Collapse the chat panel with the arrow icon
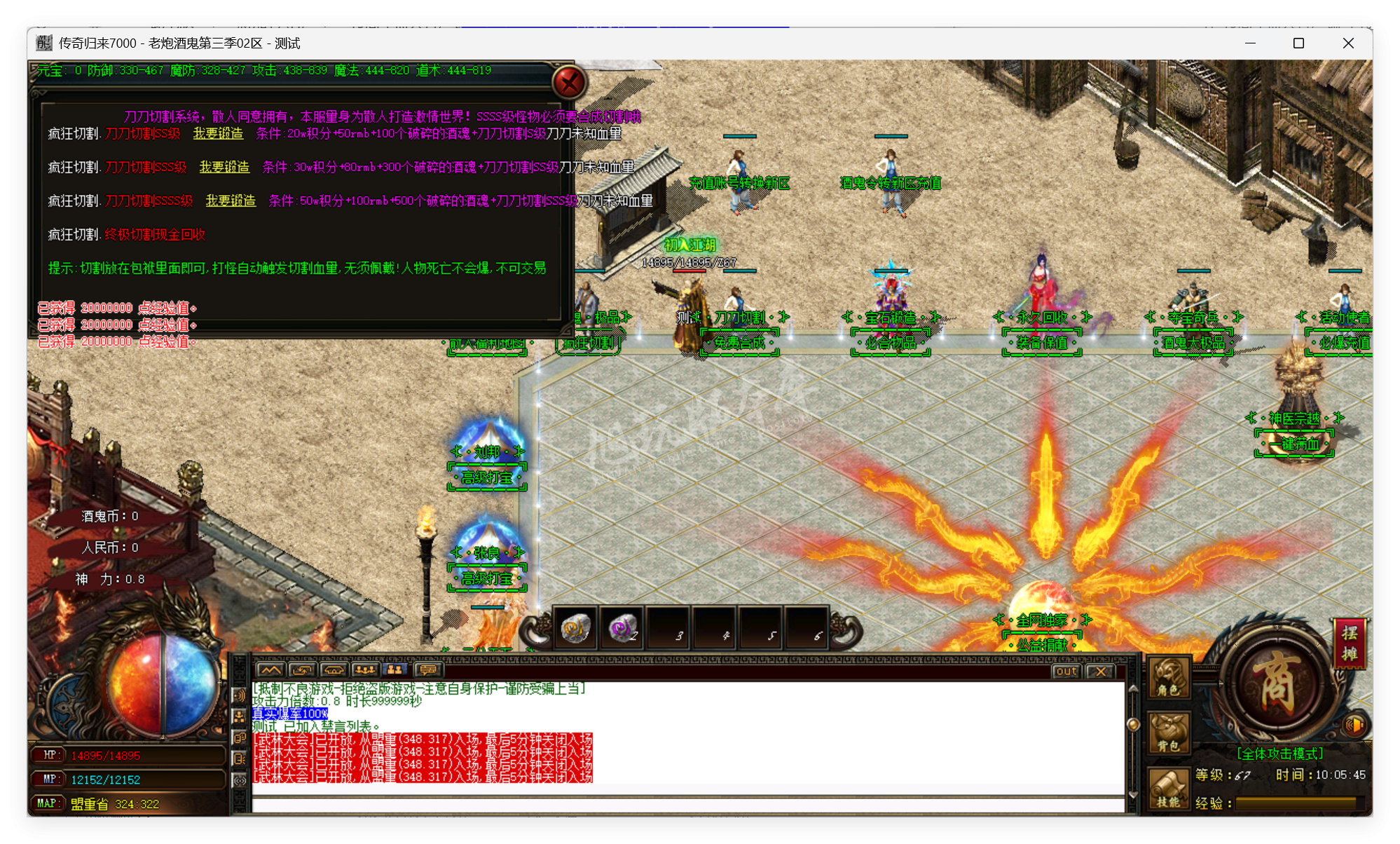Image resolution: width=1400 pixels, height=844 pixels. click(271, 670)
